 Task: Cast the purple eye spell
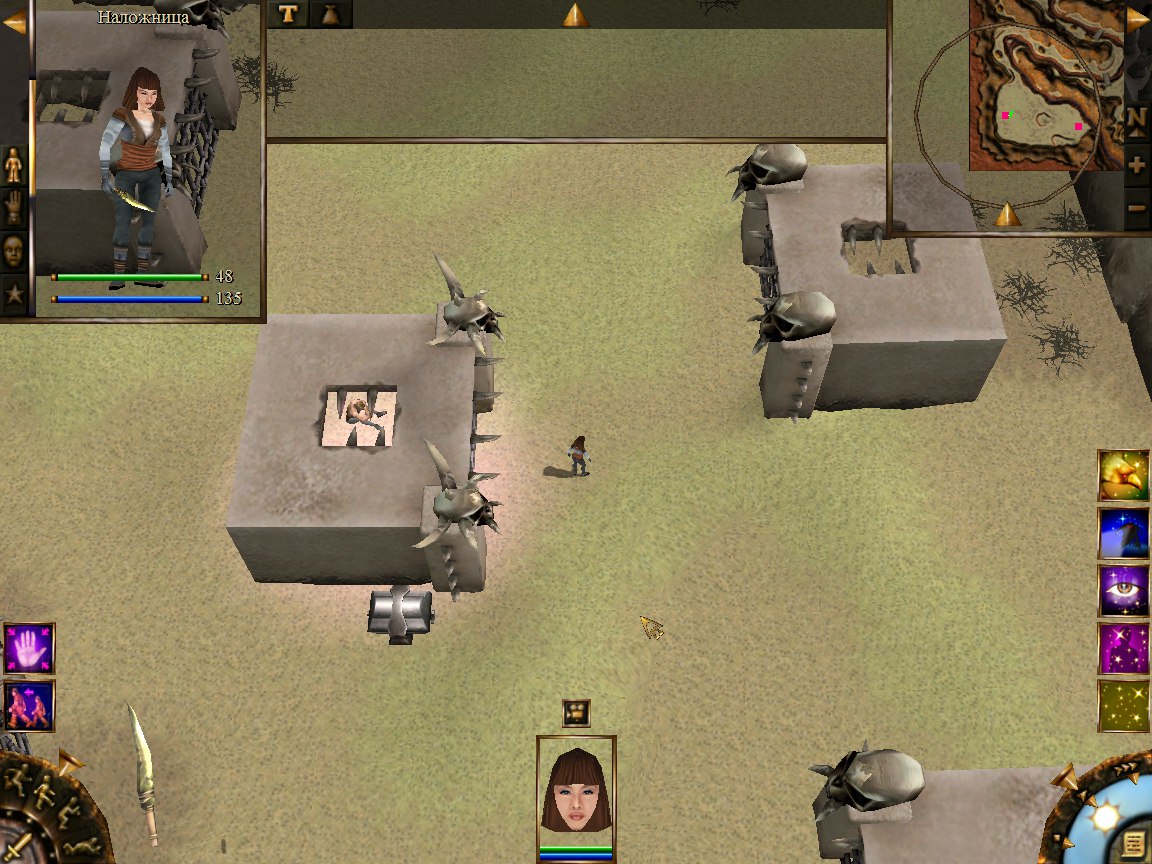point(1123,590)
